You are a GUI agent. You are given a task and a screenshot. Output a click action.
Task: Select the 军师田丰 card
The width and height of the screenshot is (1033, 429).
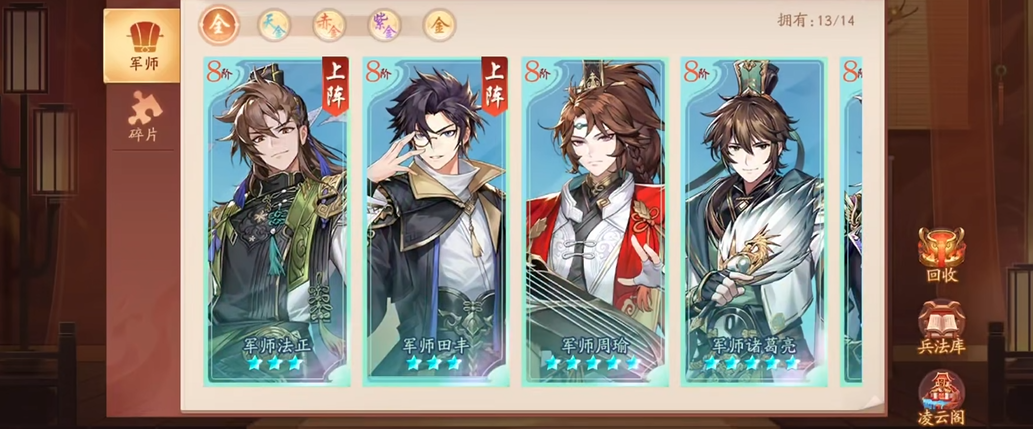[436, 220]
